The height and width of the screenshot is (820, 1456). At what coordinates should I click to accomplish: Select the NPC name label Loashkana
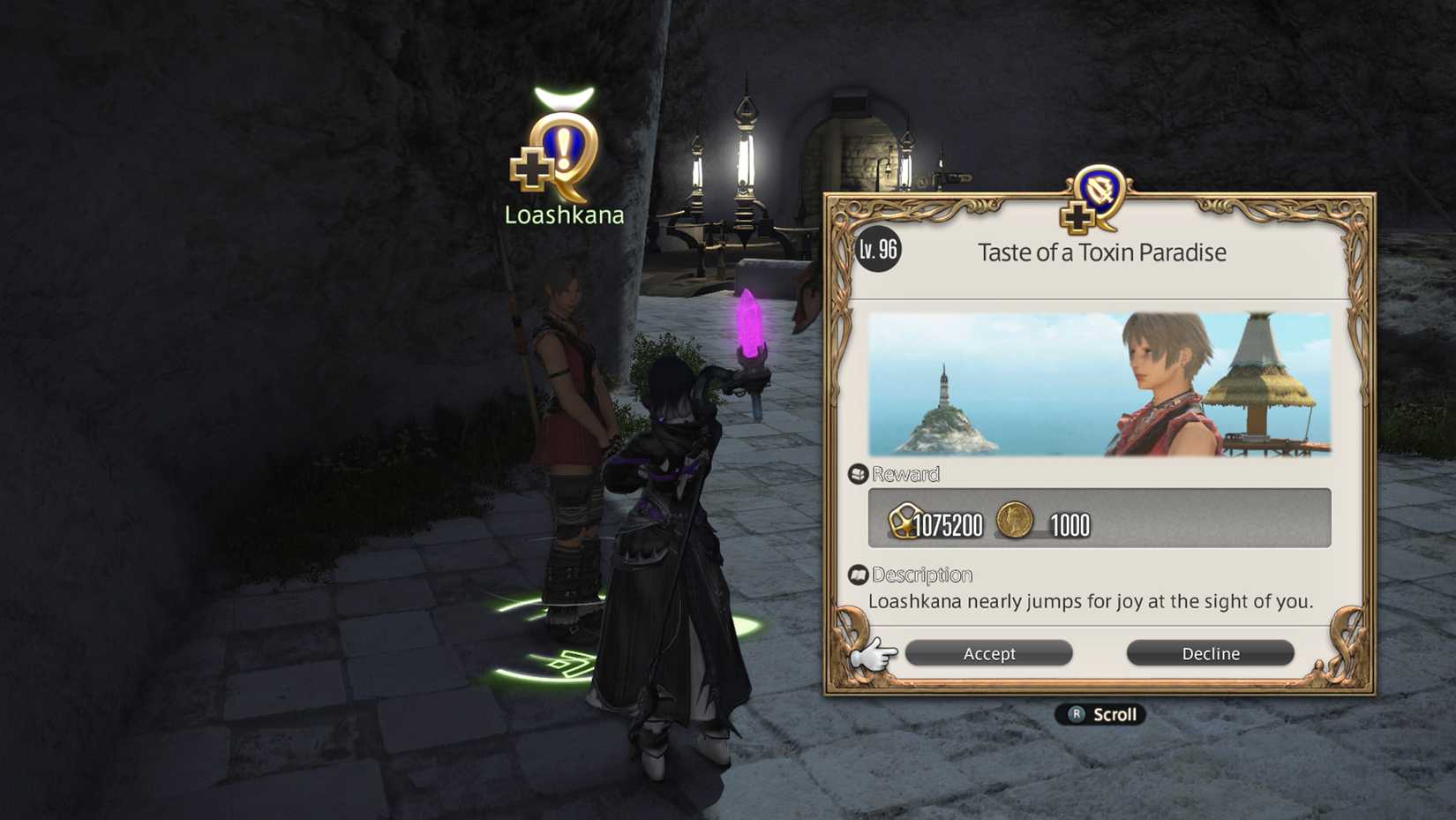point(562,214)
